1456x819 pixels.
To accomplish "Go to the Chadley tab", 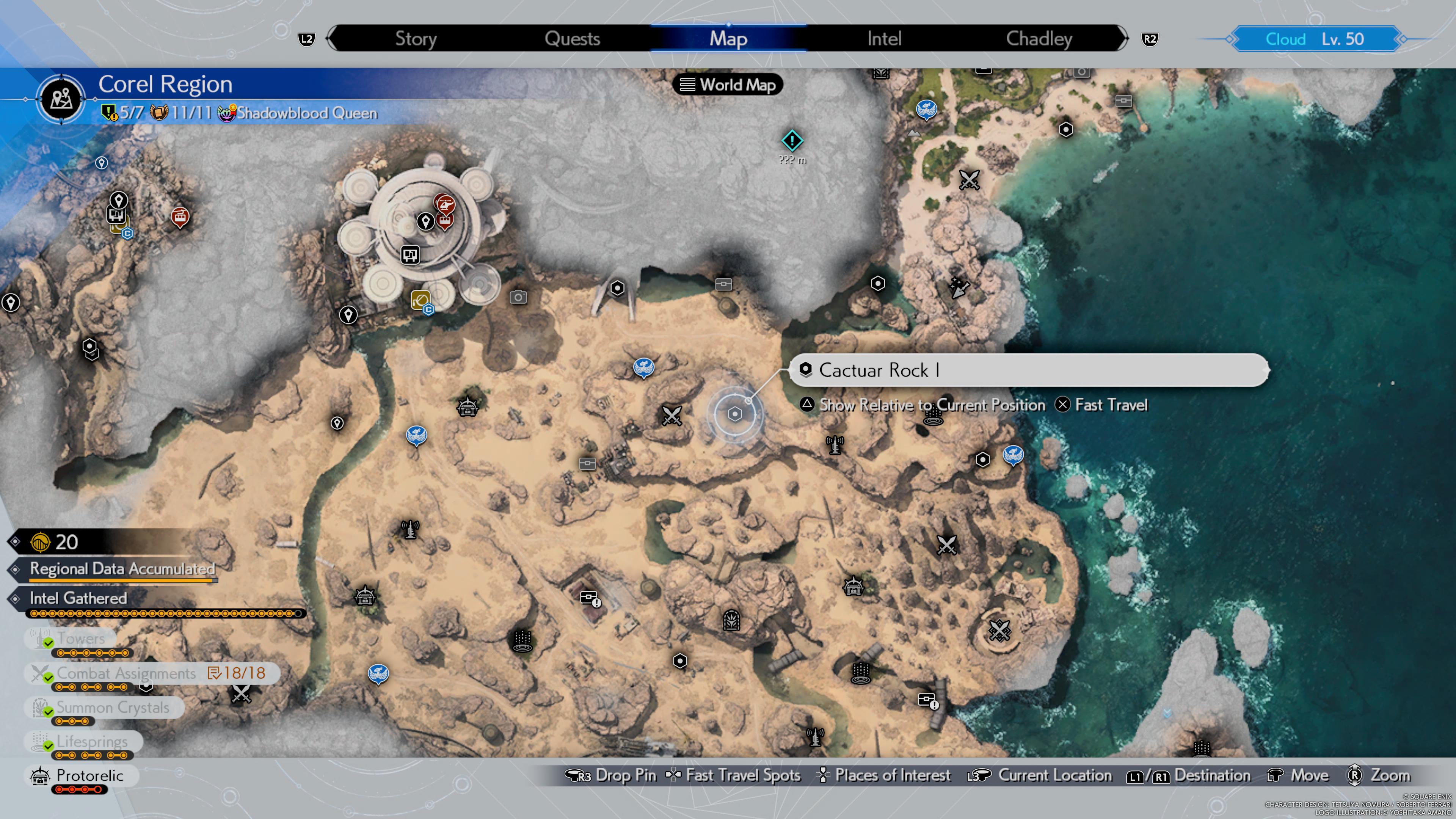I will click(1039, 38).
